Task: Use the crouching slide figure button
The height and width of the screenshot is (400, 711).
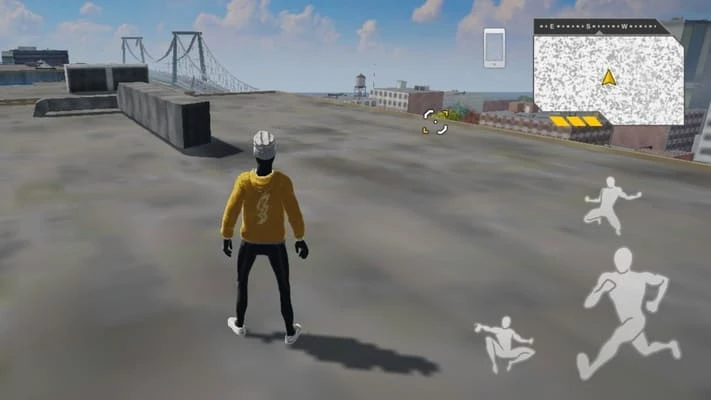Action: (504, 343)
